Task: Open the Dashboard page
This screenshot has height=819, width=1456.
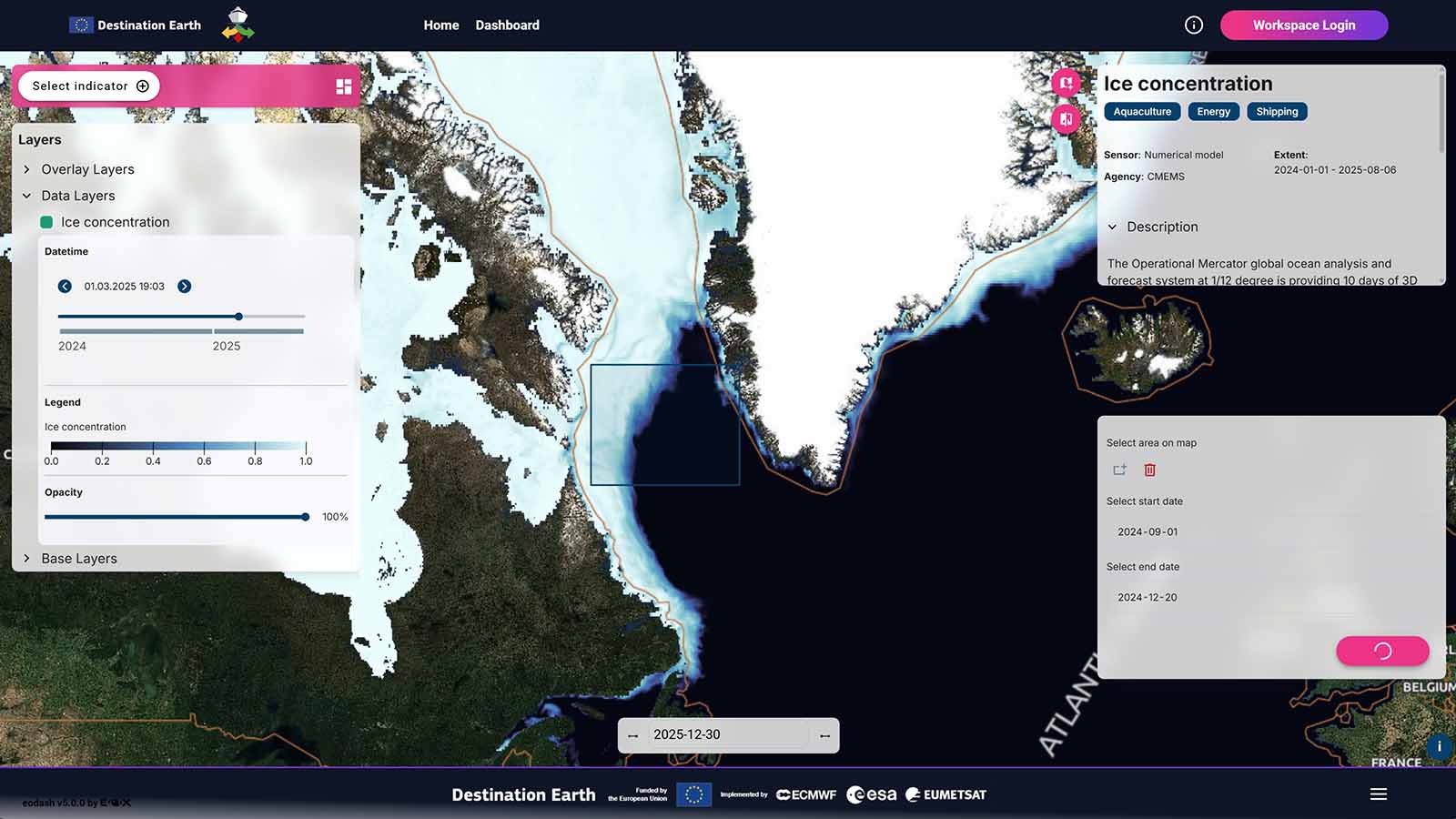Action: [x=507, y=25]
